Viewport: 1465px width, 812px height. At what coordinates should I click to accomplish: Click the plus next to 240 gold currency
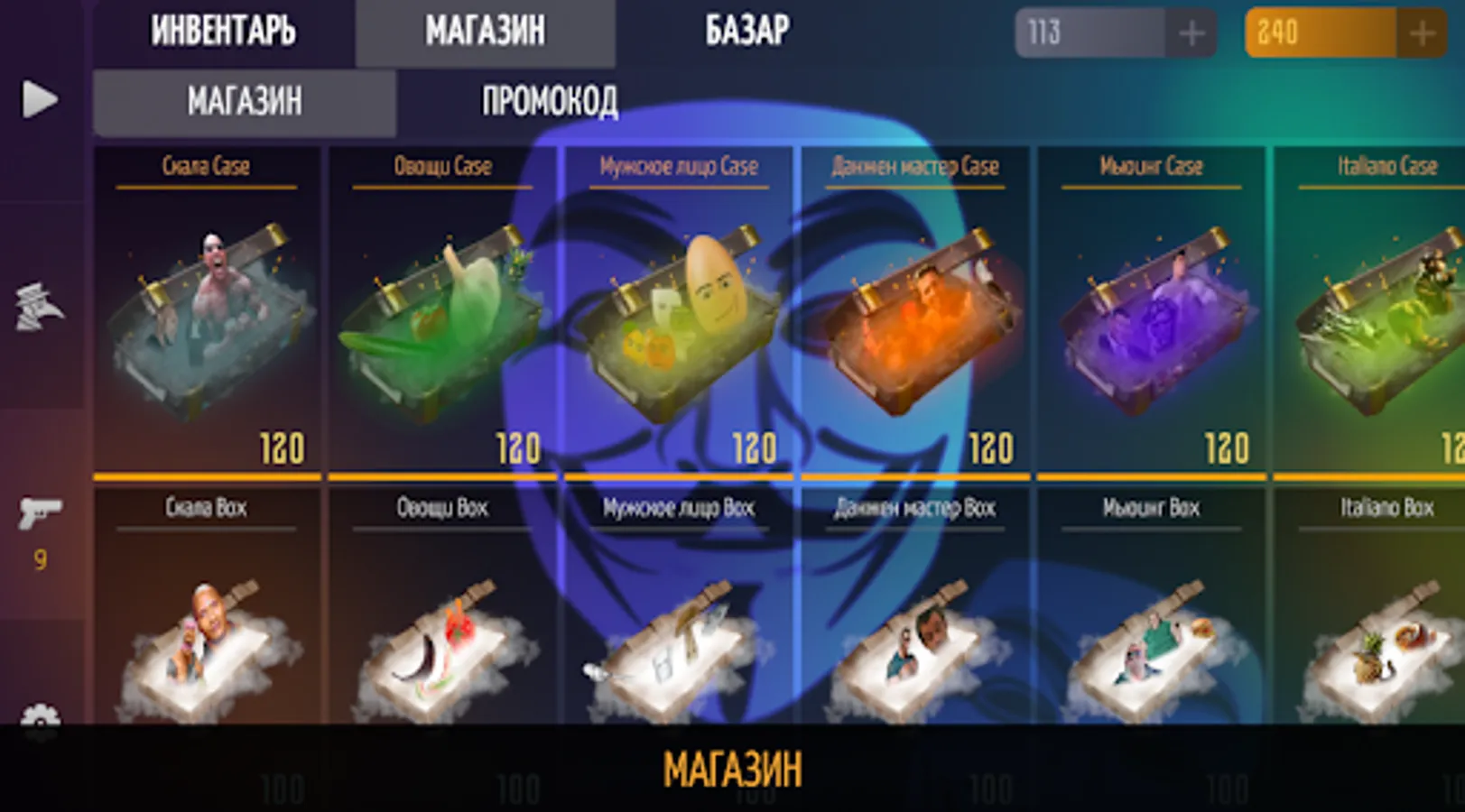coord(1423,34)
